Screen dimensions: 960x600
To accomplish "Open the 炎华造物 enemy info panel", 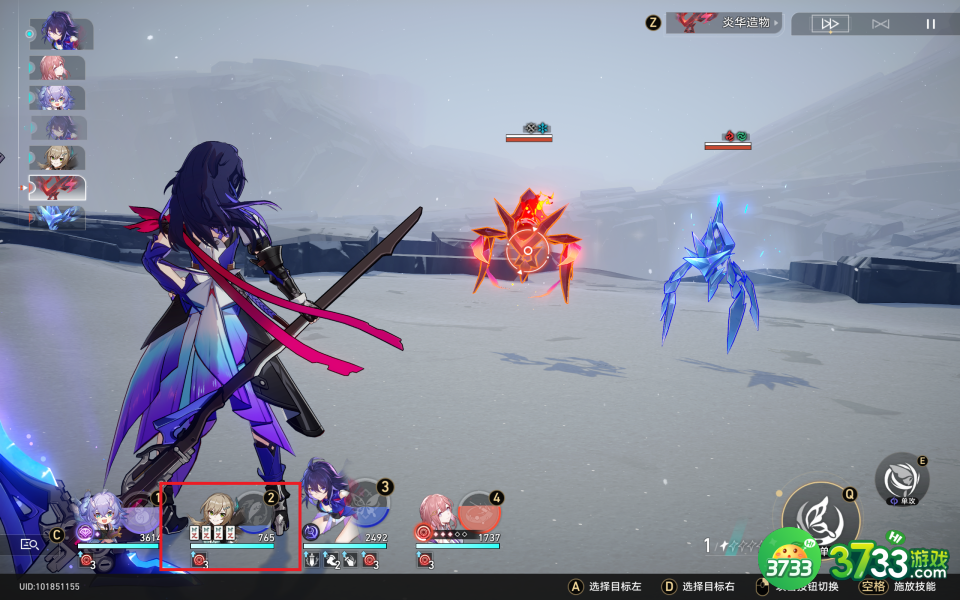I will coord(724,22).
